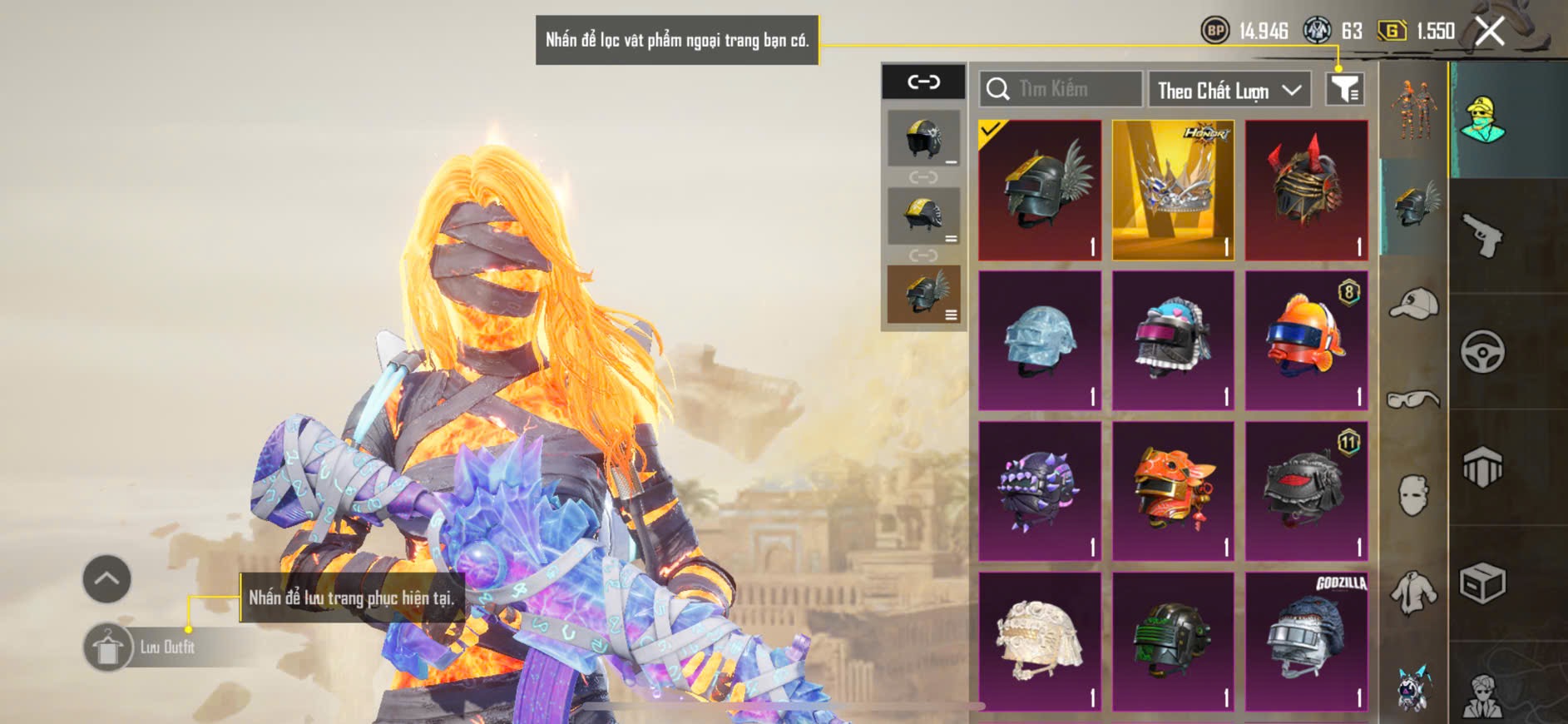The height and width of the screenshot is (724, 1568).
Task: Select the winged black helmet skin
Action: click(x=1040, y=190)
